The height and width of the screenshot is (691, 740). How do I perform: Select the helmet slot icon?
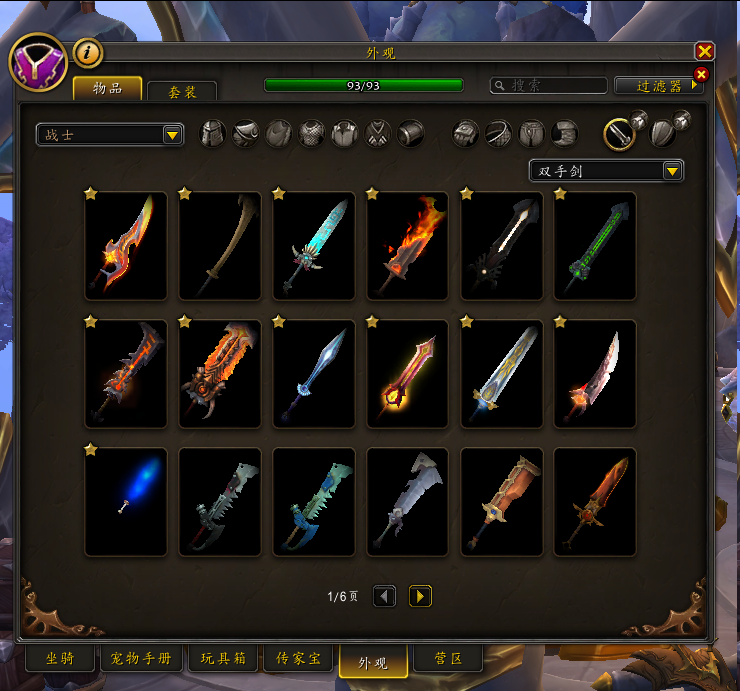click(213, 133)
